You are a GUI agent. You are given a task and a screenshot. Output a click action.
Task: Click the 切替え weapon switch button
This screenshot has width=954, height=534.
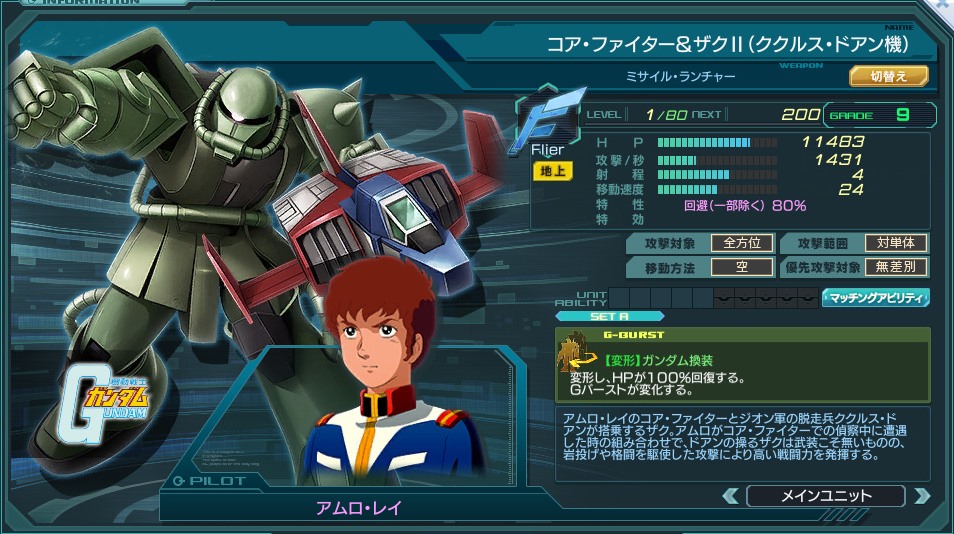[x=889, y=76]
